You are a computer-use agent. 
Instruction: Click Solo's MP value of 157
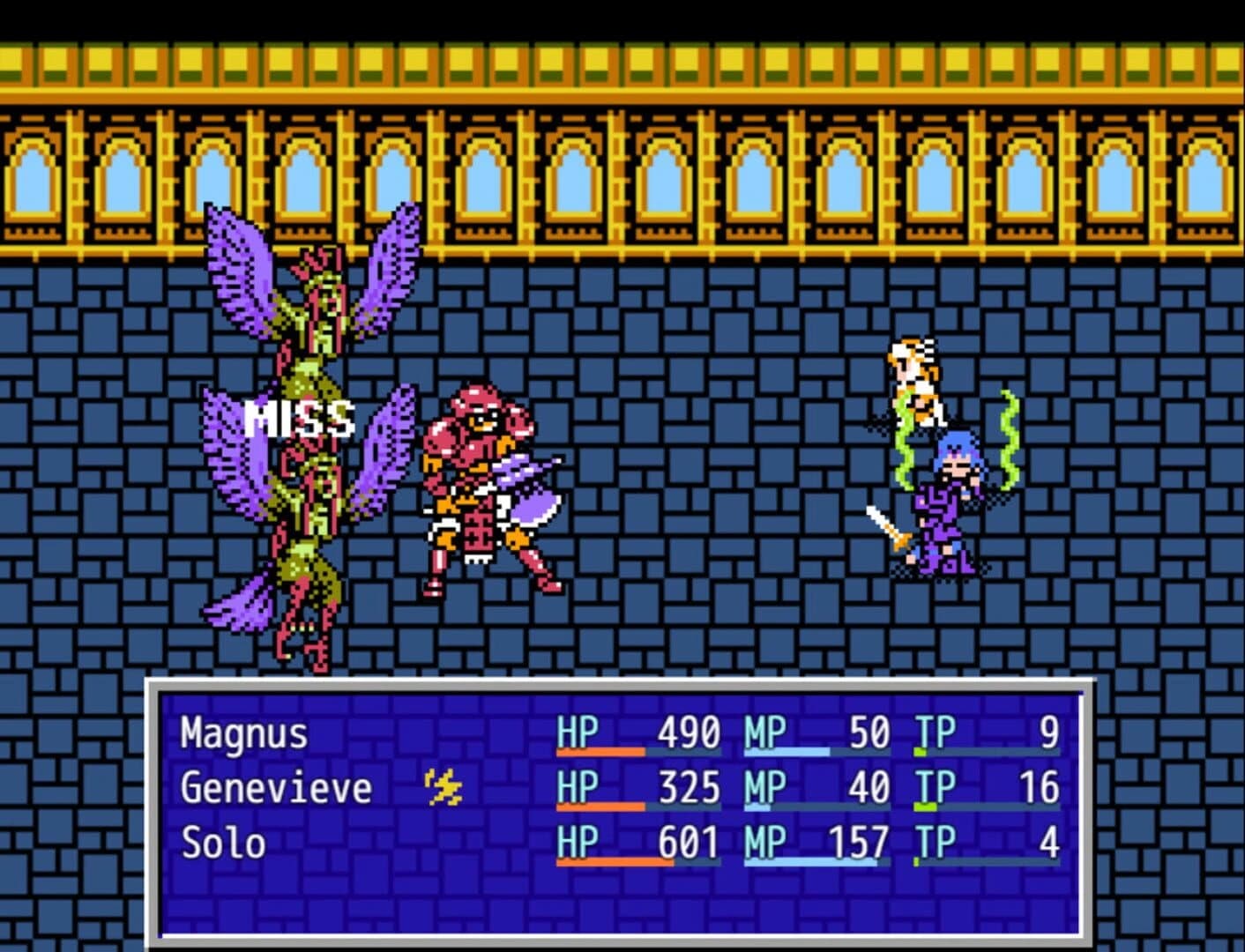(860, 844)
